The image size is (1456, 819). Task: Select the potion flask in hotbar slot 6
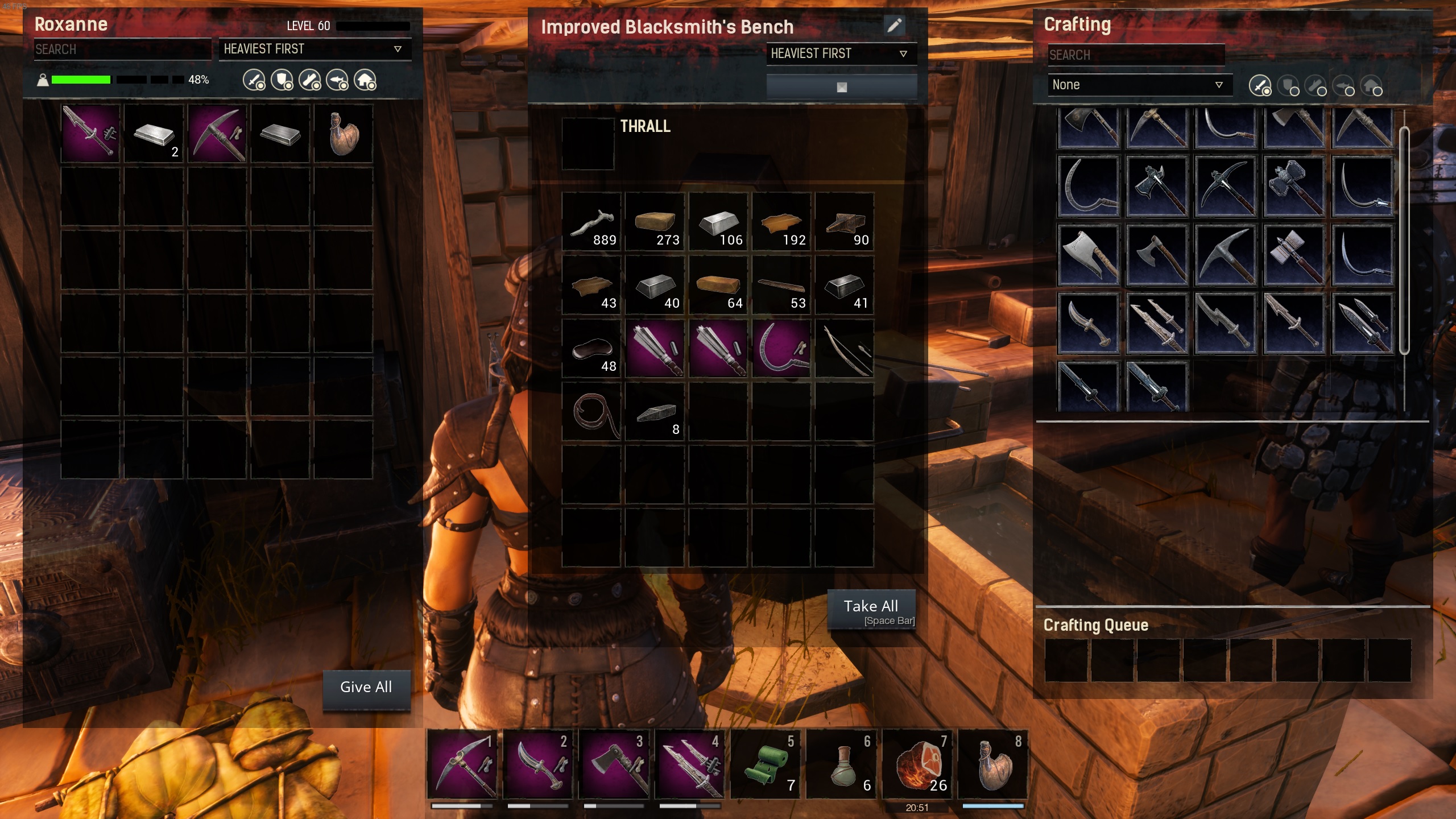coord(841,765)
